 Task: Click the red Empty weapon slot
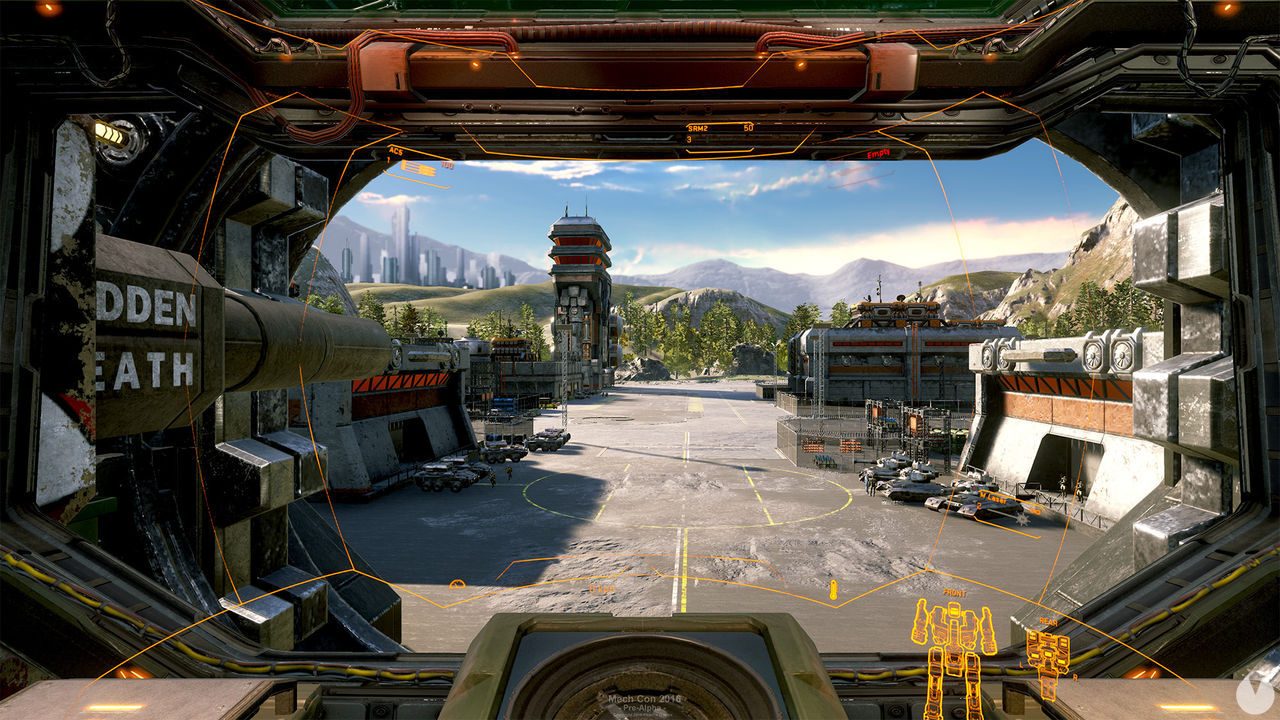879,153
